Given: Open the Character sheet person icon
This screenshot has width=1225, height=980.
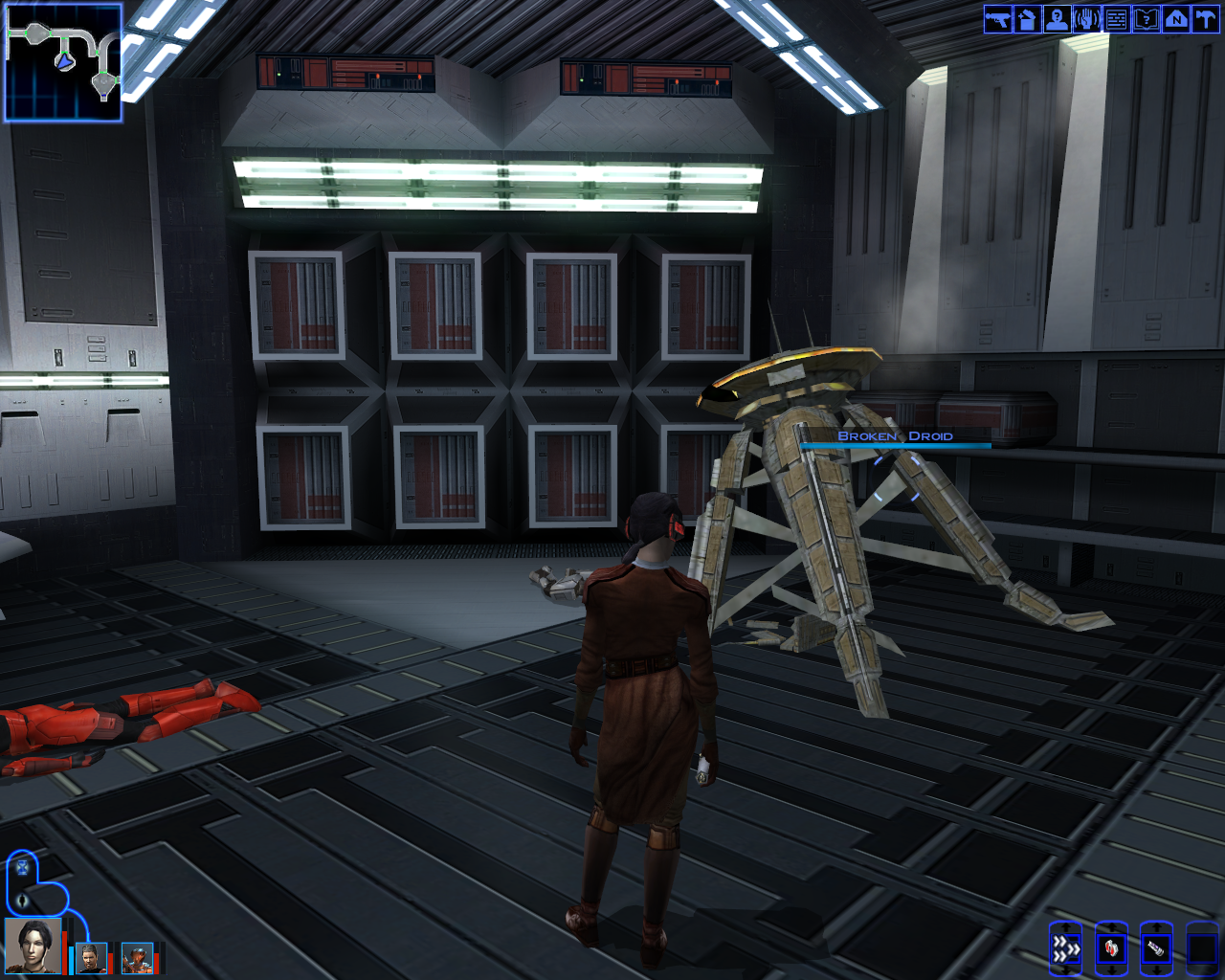Looking at the screenshot, I should tap(1056, 19).
